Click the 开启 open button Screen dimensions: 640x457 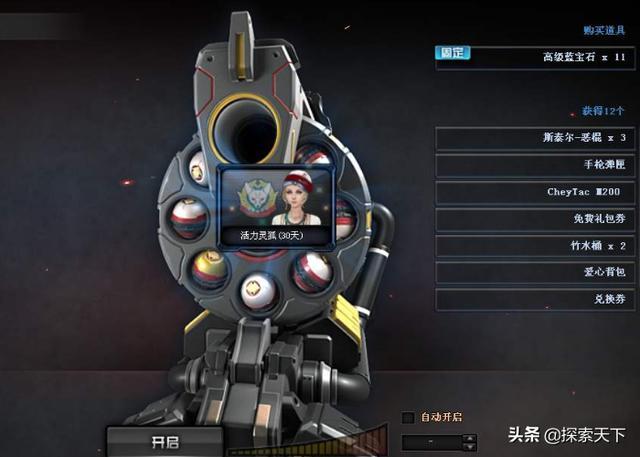coord(164,441)
